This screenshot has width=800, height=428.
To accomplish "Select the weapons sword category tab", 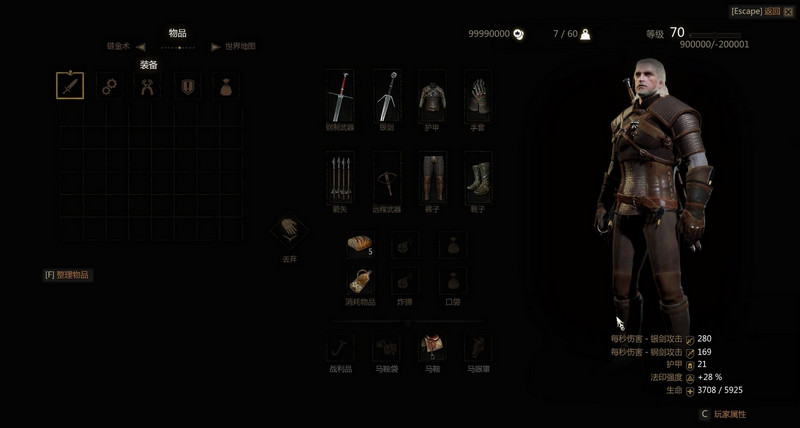I will pos(69,86).
